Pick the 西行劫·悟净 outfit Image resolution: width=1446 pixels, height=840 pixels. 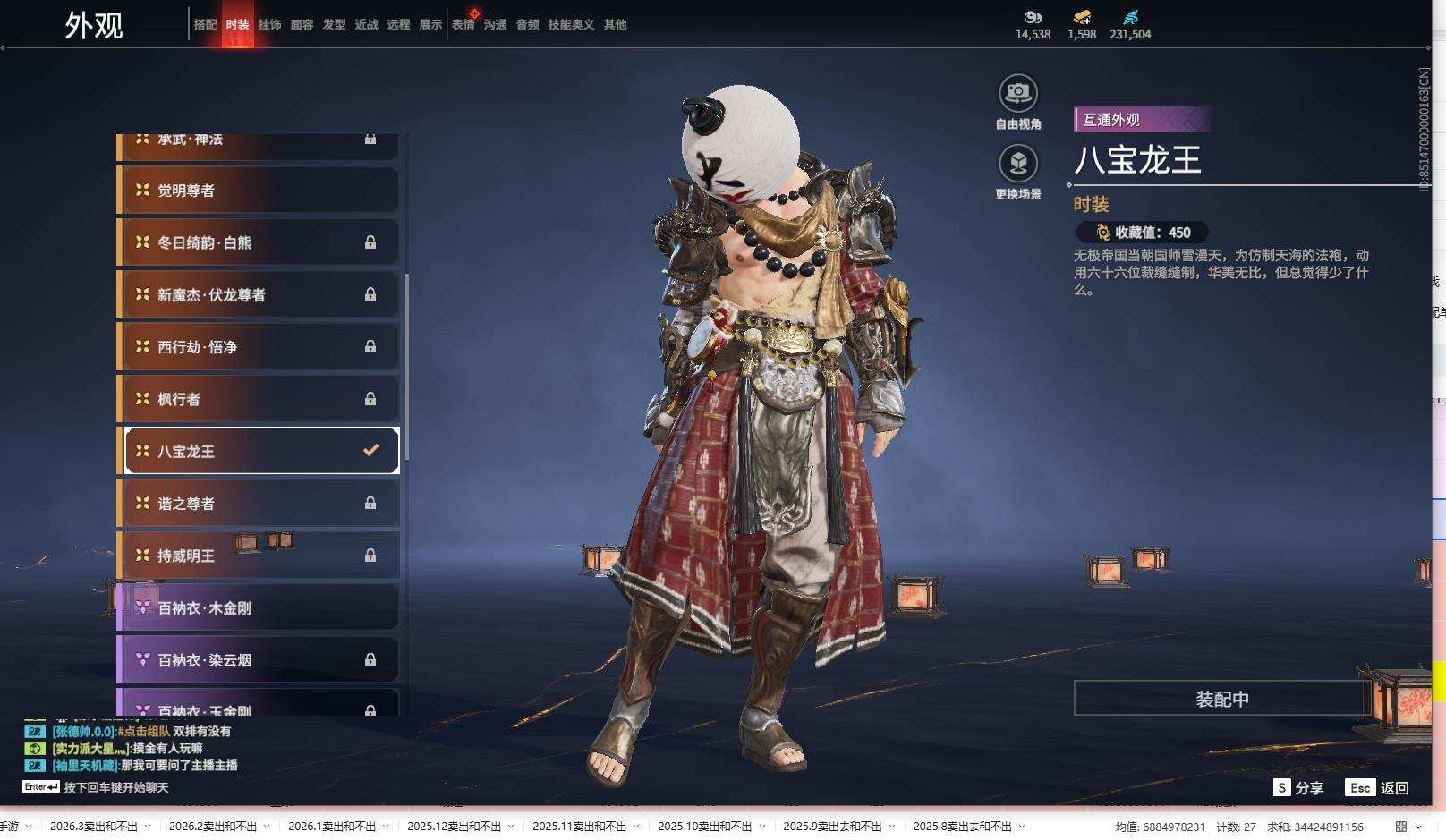click(x=259, y=347)
